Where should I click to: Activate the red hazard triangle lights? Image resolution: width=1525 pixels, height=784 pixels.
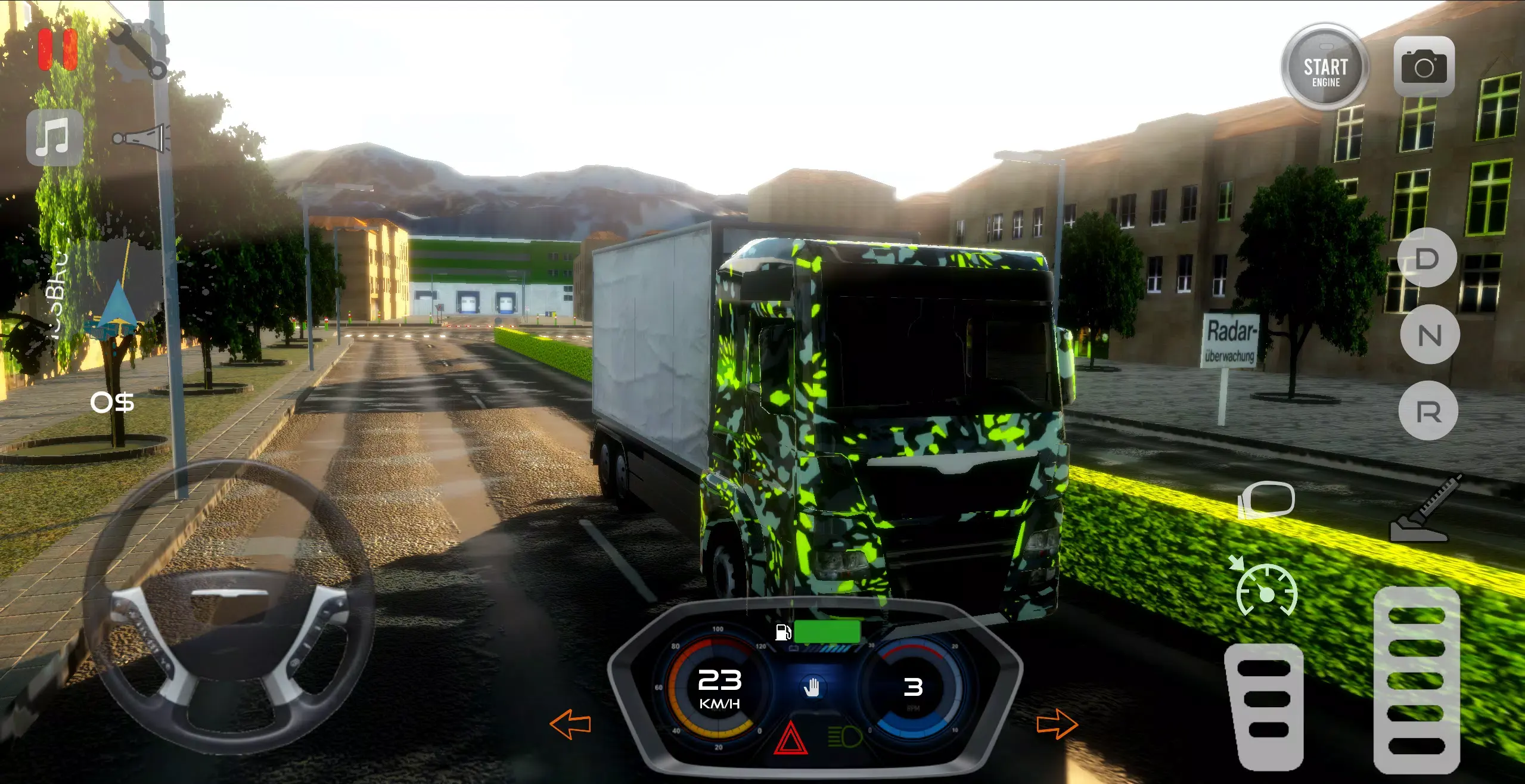click(x=790, y=739)
